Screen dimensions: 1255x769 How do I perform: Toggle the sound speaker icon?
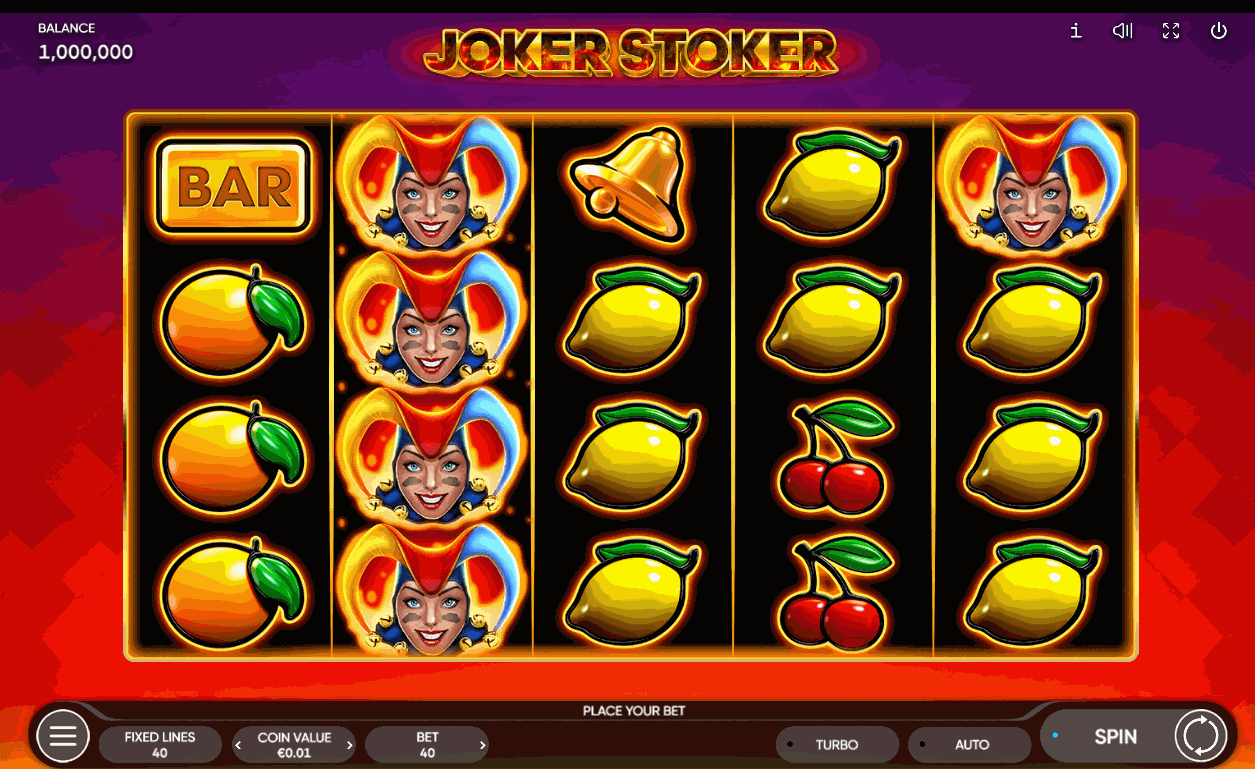(x=1122, y=31)
